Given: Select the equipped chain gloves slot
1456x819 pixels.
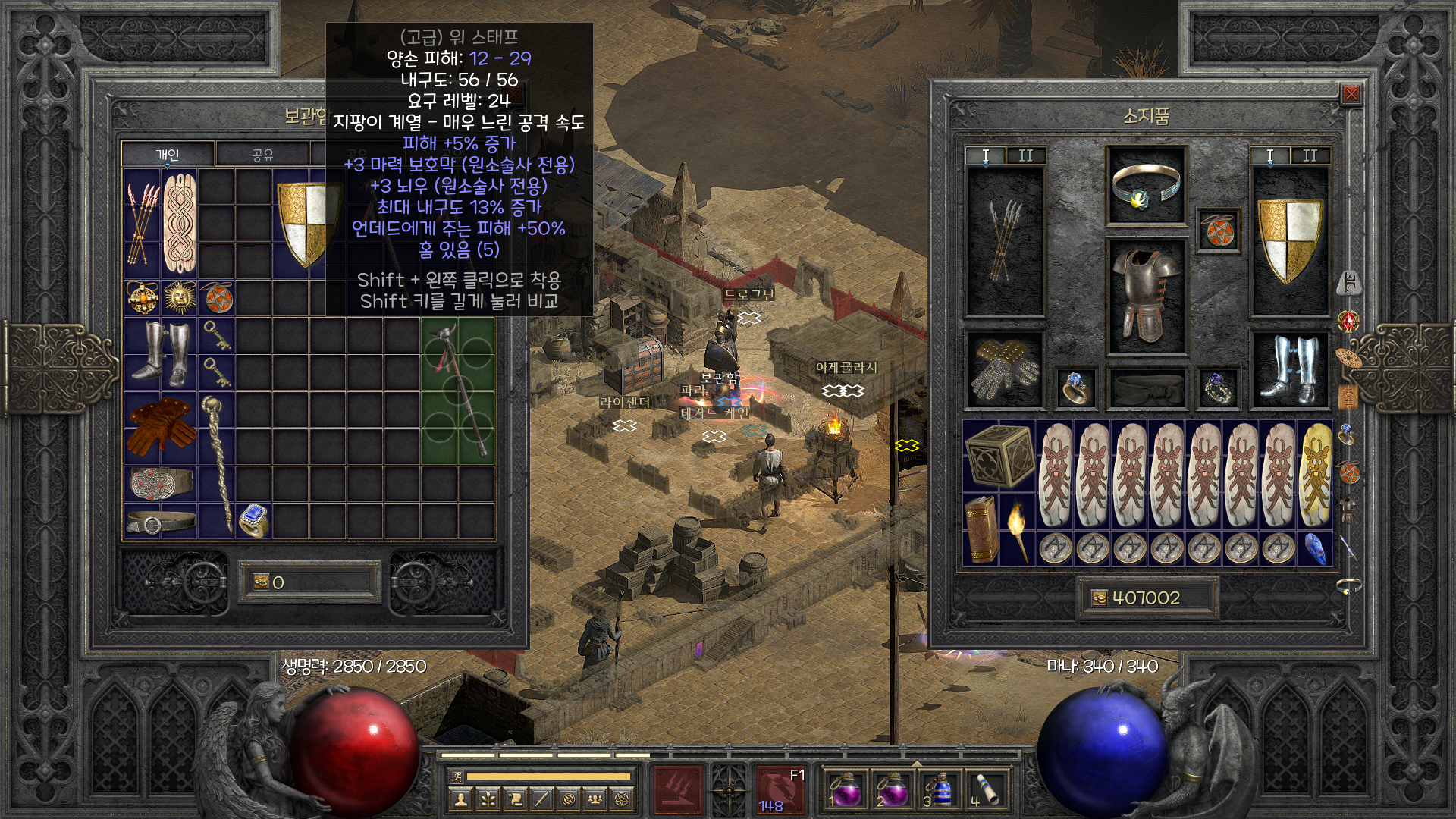Looking at the screenshot, I should (1005, 369).
